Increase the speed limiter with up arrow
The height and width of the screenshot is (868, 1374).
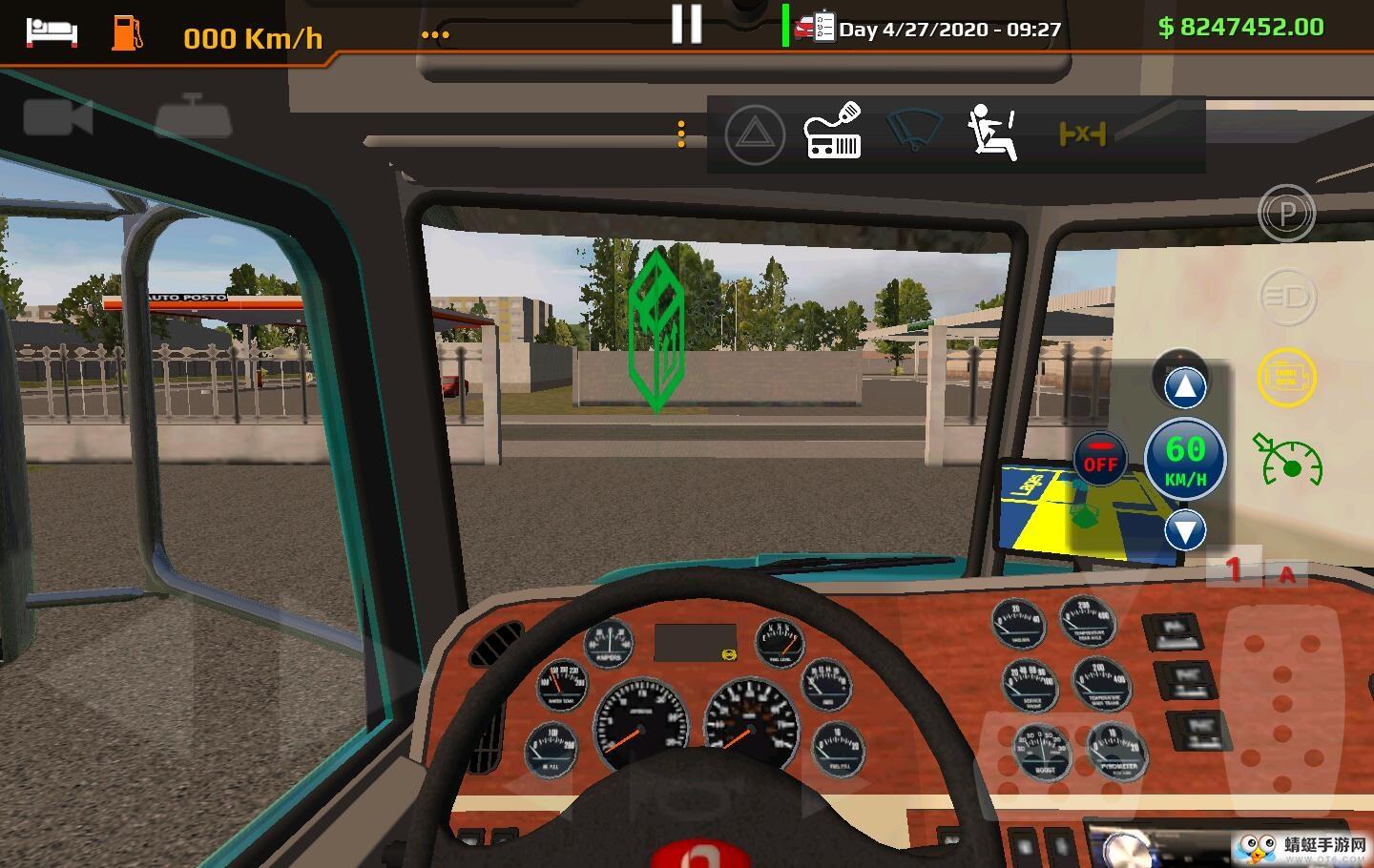[1184, 386]
